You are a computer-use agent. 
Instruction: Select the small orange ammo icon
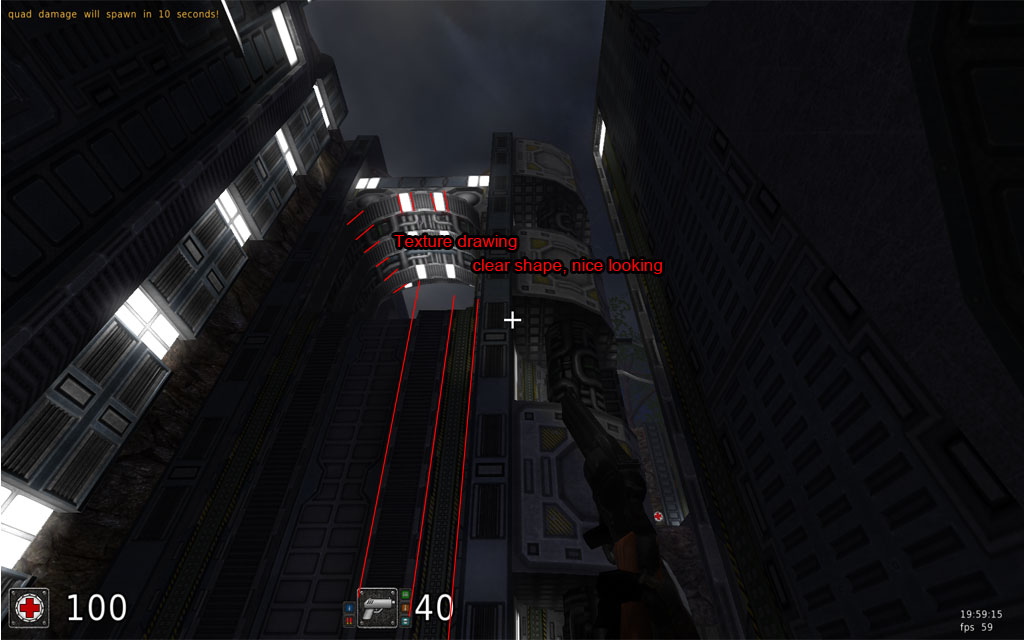click(405, 608)
